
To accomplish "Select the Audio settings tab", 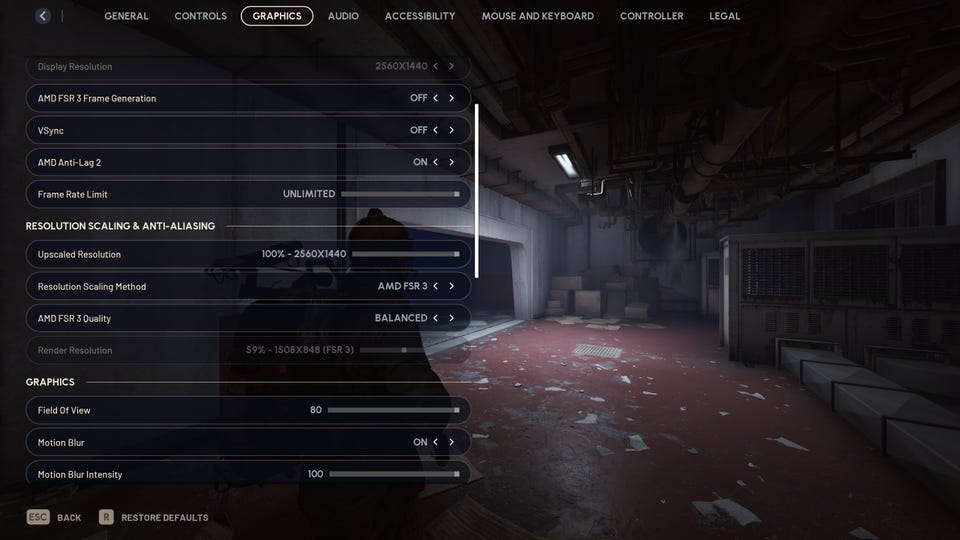I will [x=343, y=16].
